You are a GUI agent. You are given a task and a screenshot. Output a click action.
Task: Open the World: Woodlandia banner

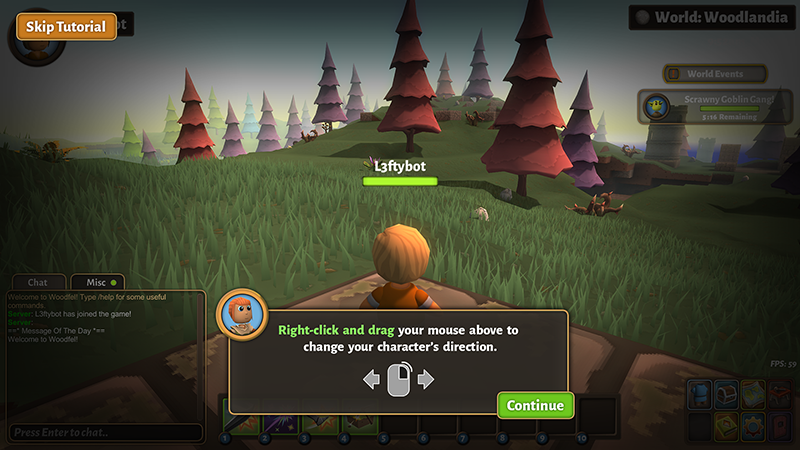pos(711,17)
